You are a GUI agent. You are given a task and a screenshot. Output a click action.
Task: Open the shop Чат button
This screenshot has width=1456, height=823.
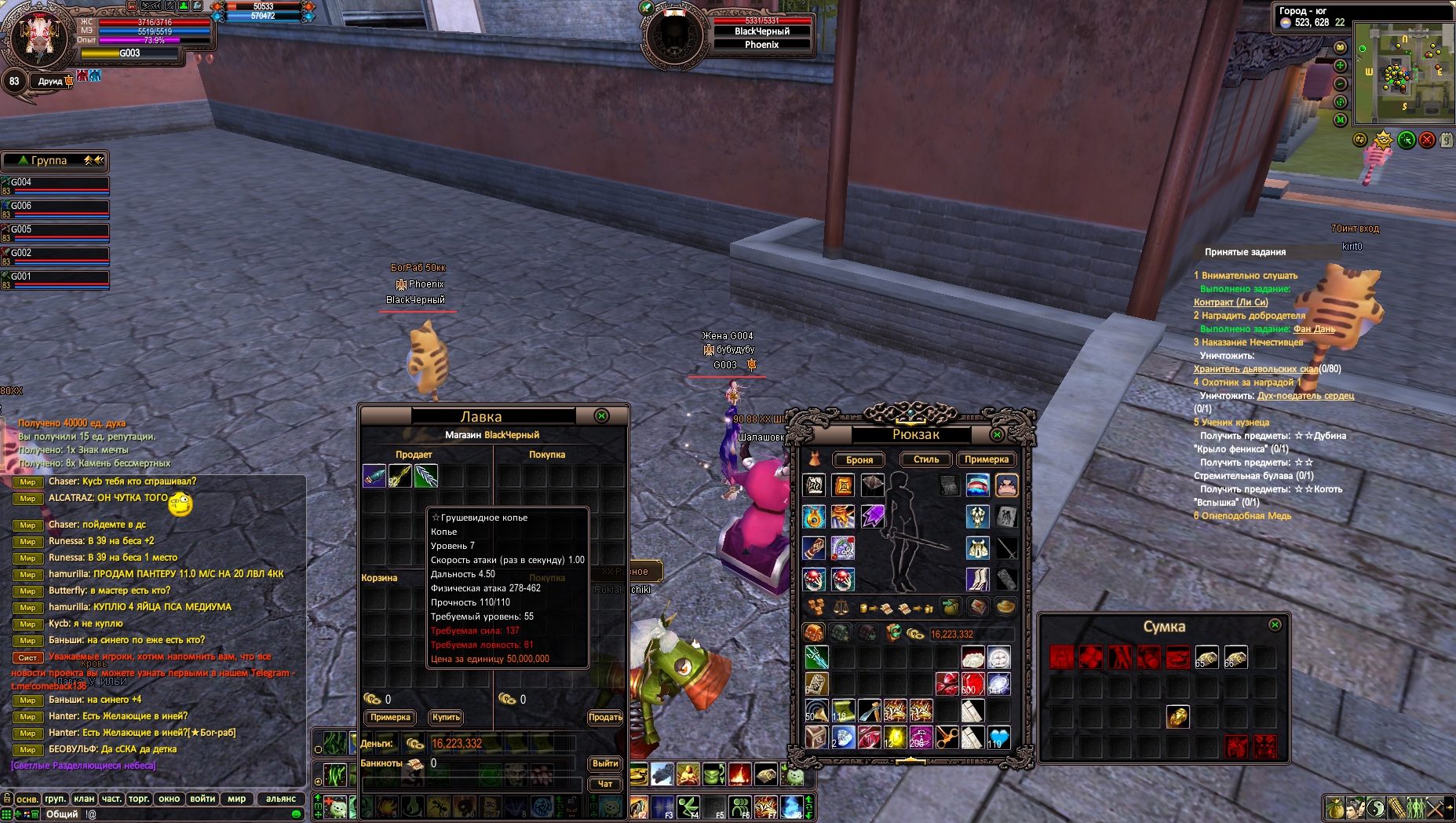pyautogui.click(x=604, y=784)
